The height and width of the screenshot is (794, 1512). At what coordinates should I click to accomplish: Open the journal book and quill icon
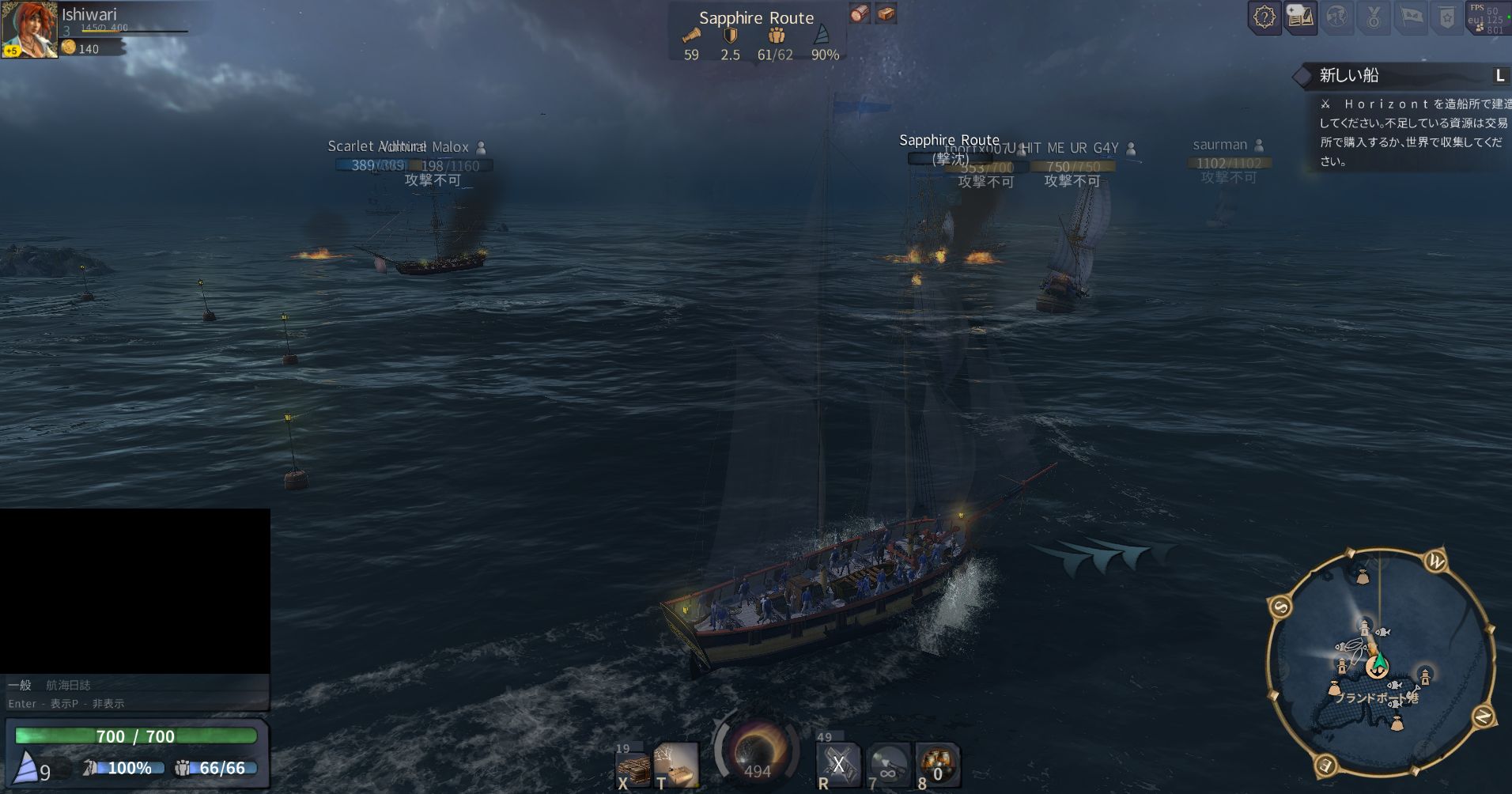1300,17
